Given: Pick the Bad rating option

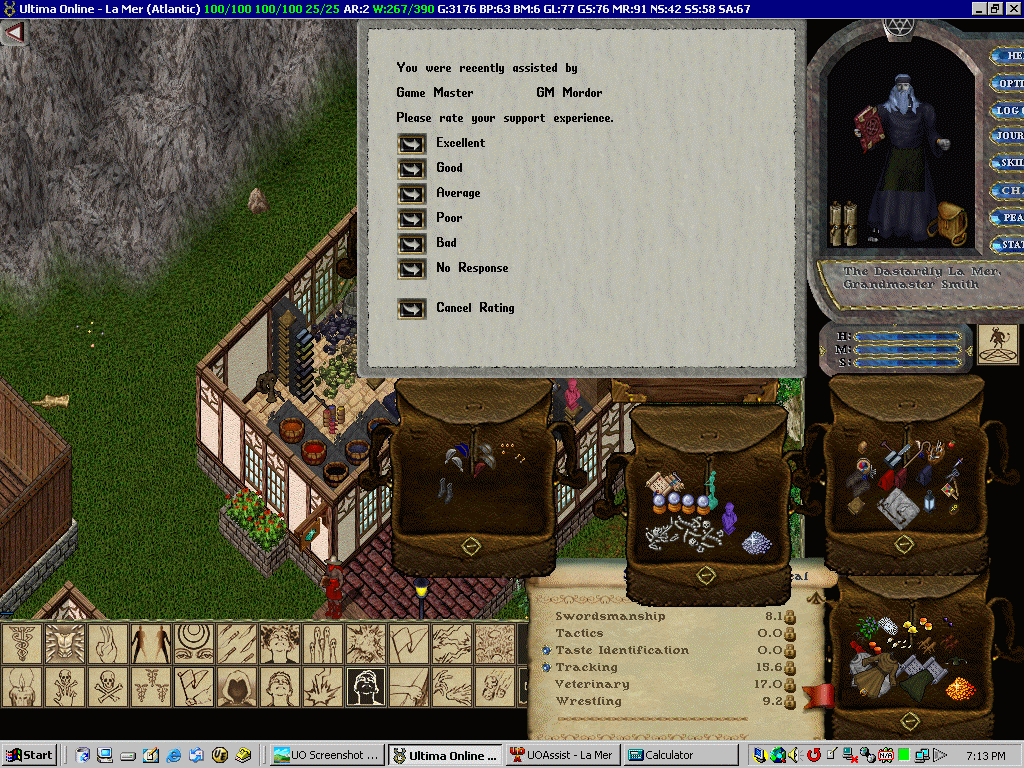Looking at the screenshot, I should [x=411, y=244].
